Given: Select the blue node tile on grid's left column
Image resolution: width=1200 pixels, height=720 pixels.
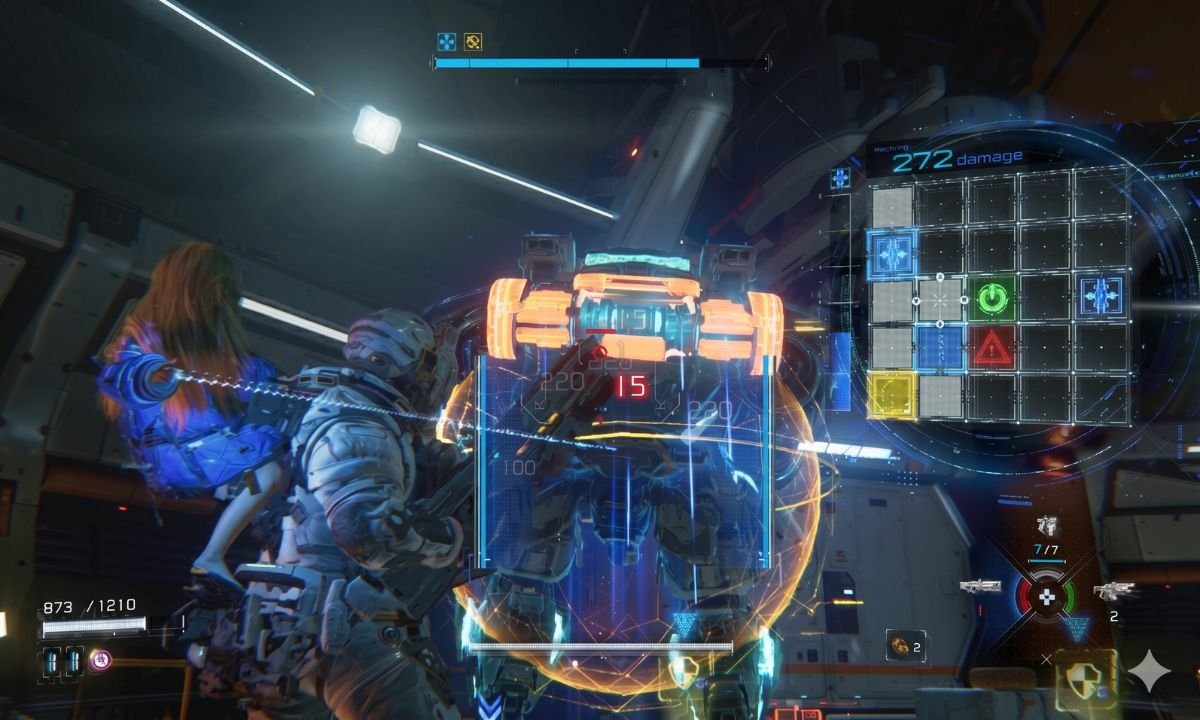Looking at the screenshot, I should (891, 252).
